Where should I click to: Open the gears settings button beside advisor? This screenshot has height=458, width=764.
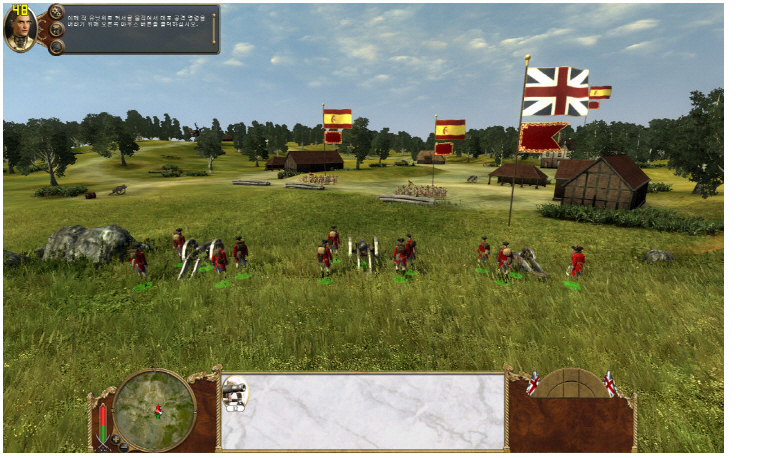point(55,13)
